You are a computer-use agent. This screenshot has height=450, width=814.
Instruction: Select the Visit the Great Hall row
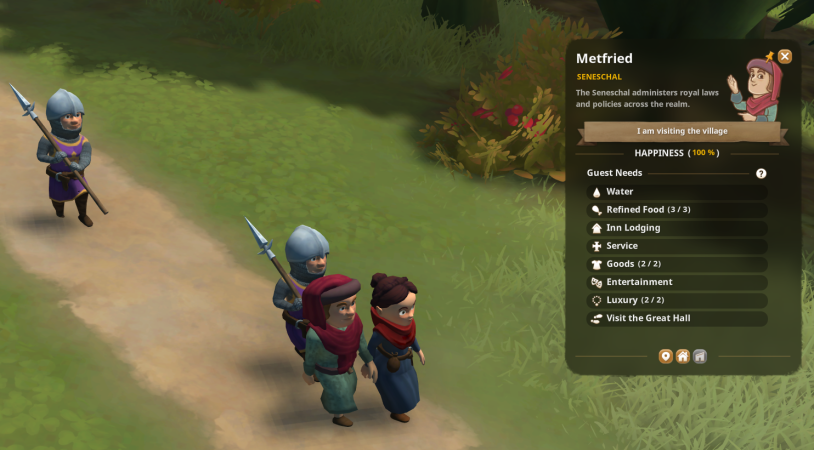tap(677, 318)
